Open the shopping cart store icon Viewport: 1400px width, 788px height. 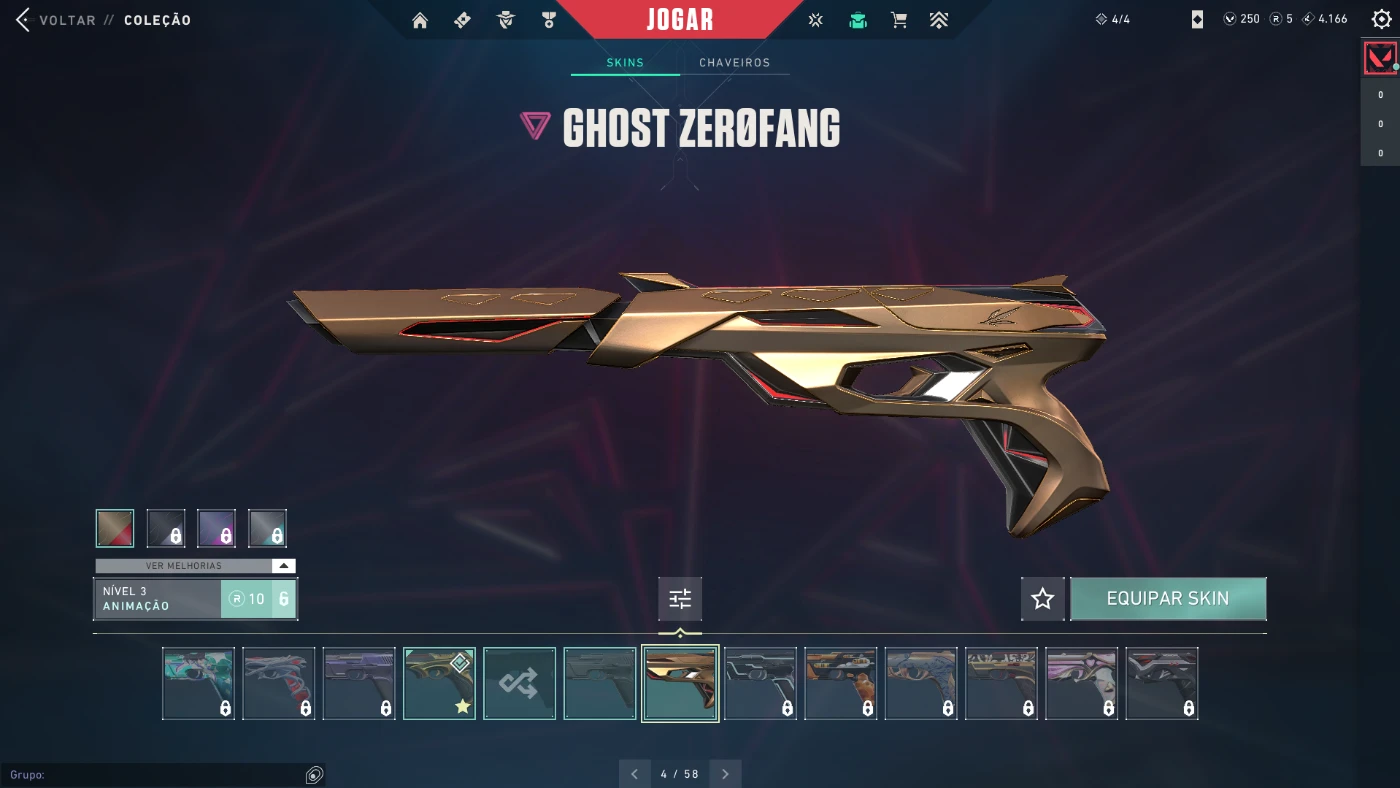(899, 20)
